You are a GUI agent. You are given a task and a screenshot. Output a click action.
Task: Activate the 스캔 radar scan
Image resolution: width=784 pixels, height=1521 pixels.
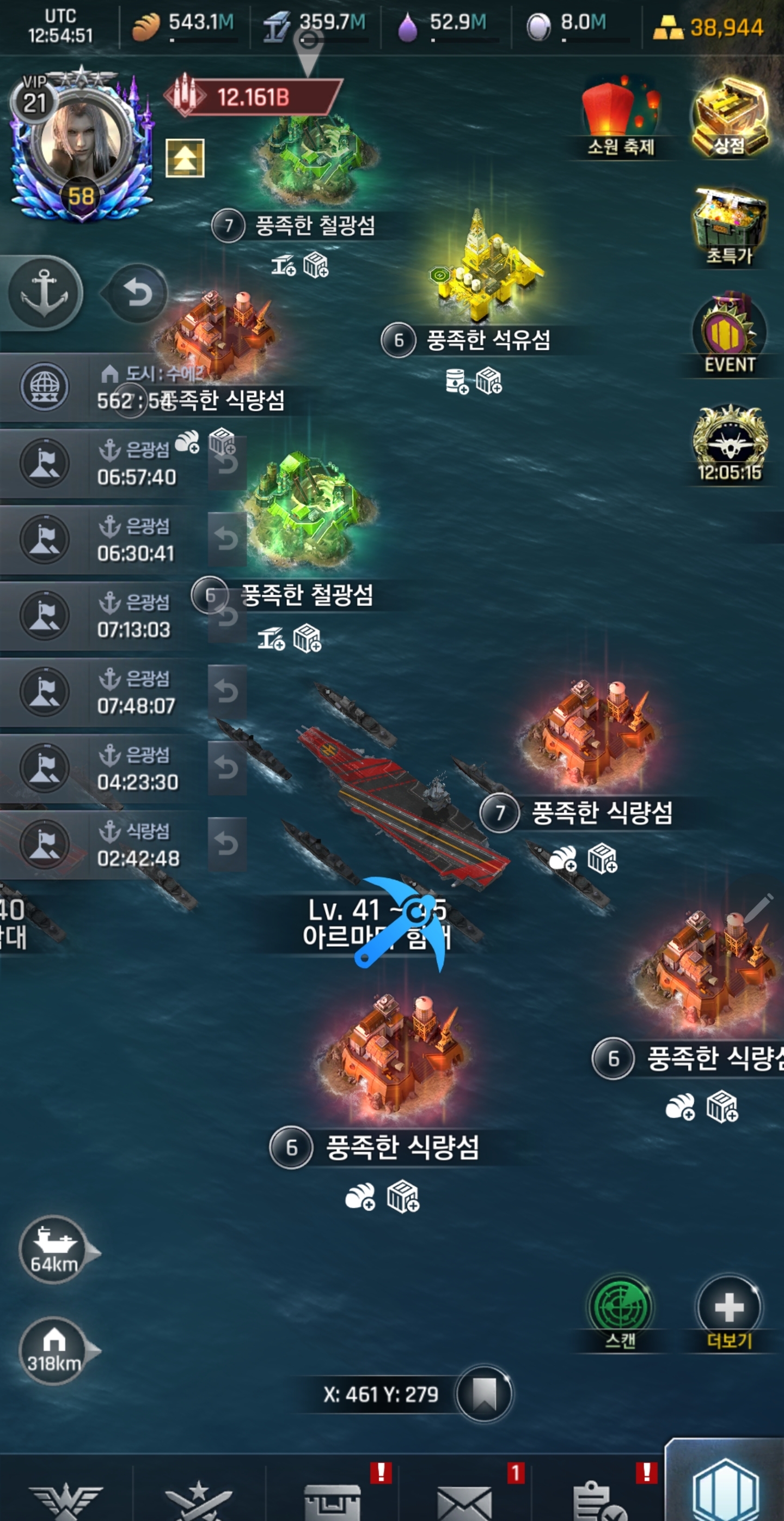point(620,1307)
